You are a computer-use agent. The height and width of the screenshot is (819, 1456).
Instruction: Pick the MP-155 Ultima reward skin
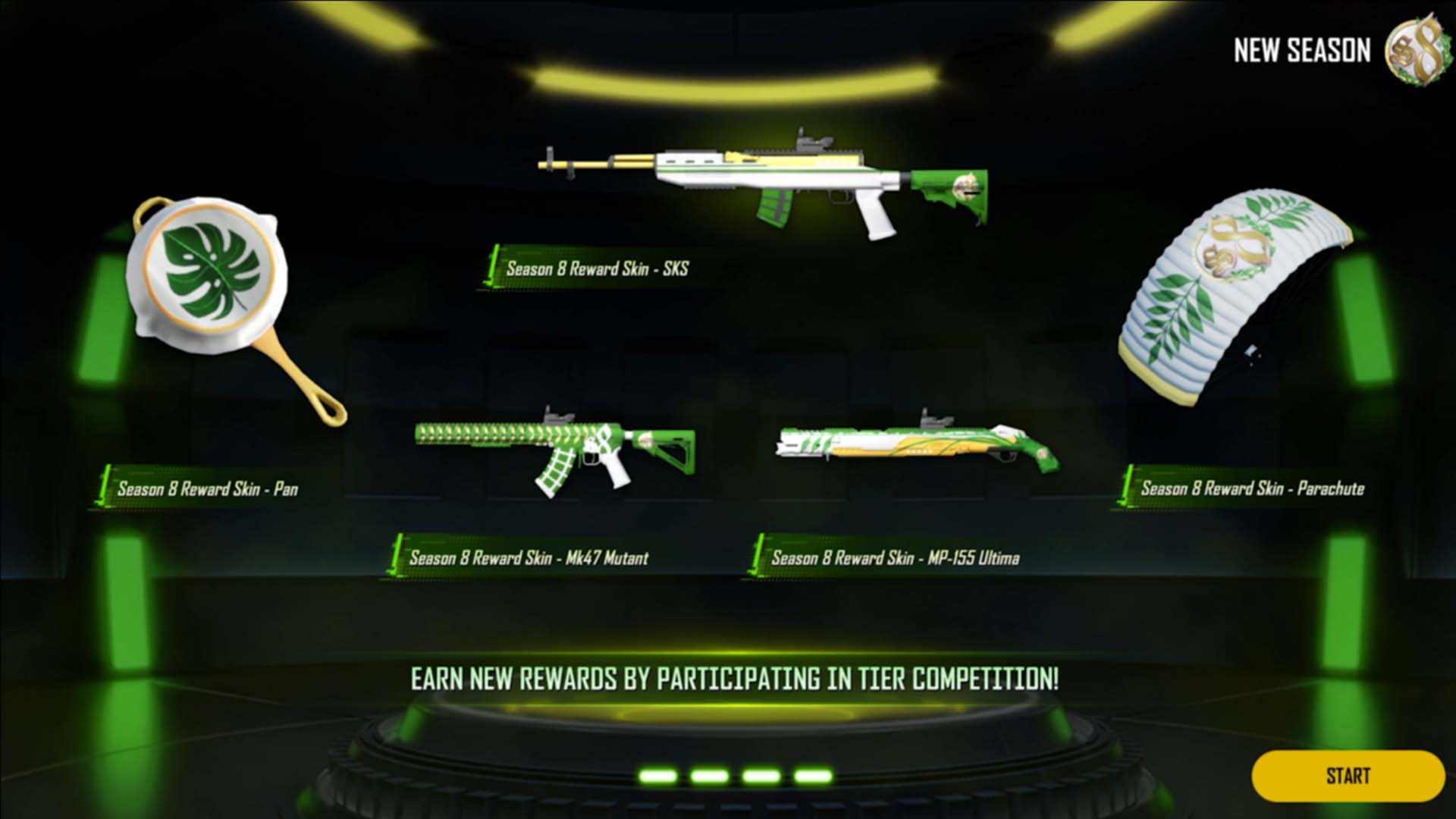pyautogui.click(x=916, y=446)
